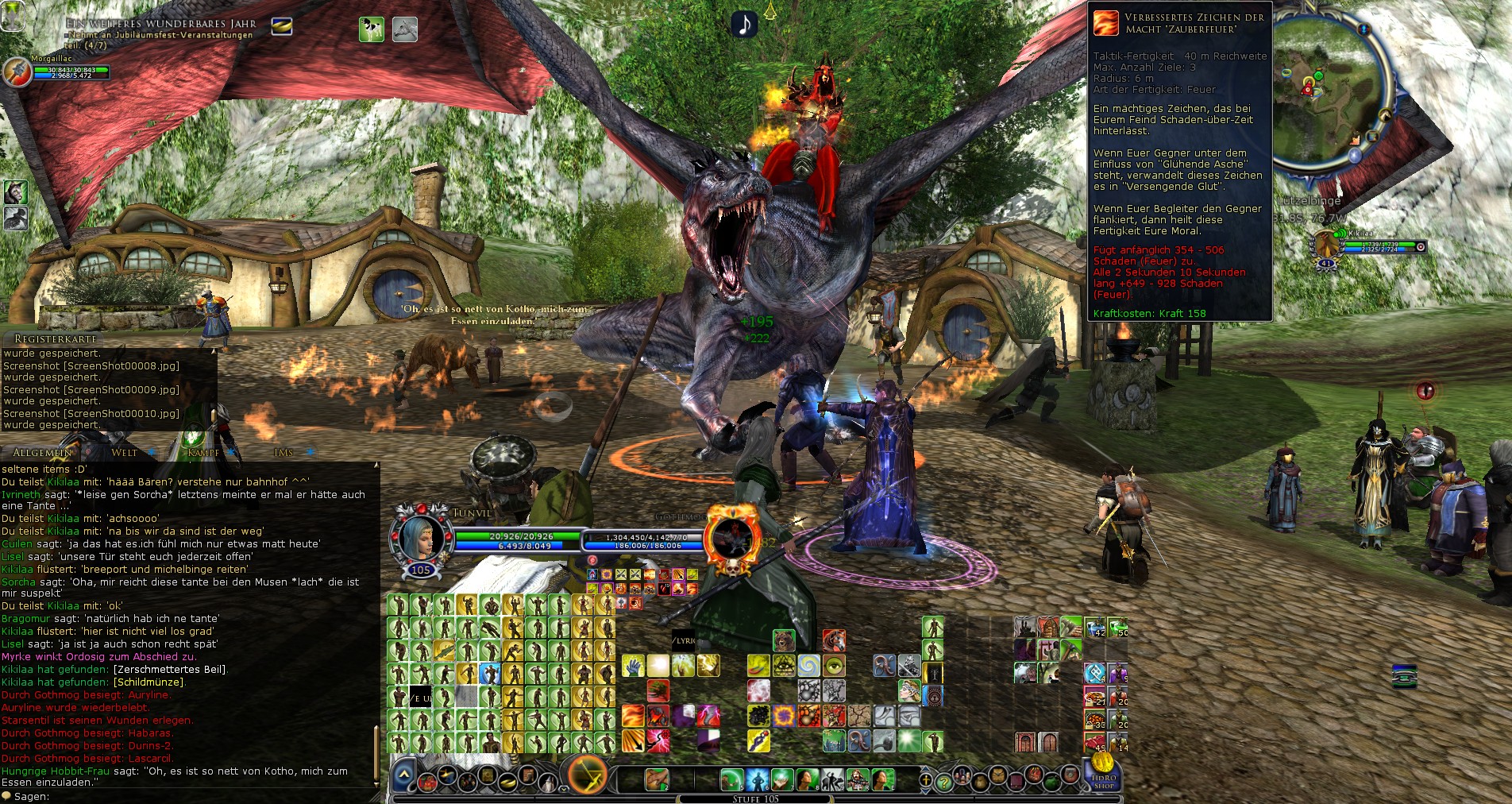Click the orange bow auto-attack button

click(587, 775)
